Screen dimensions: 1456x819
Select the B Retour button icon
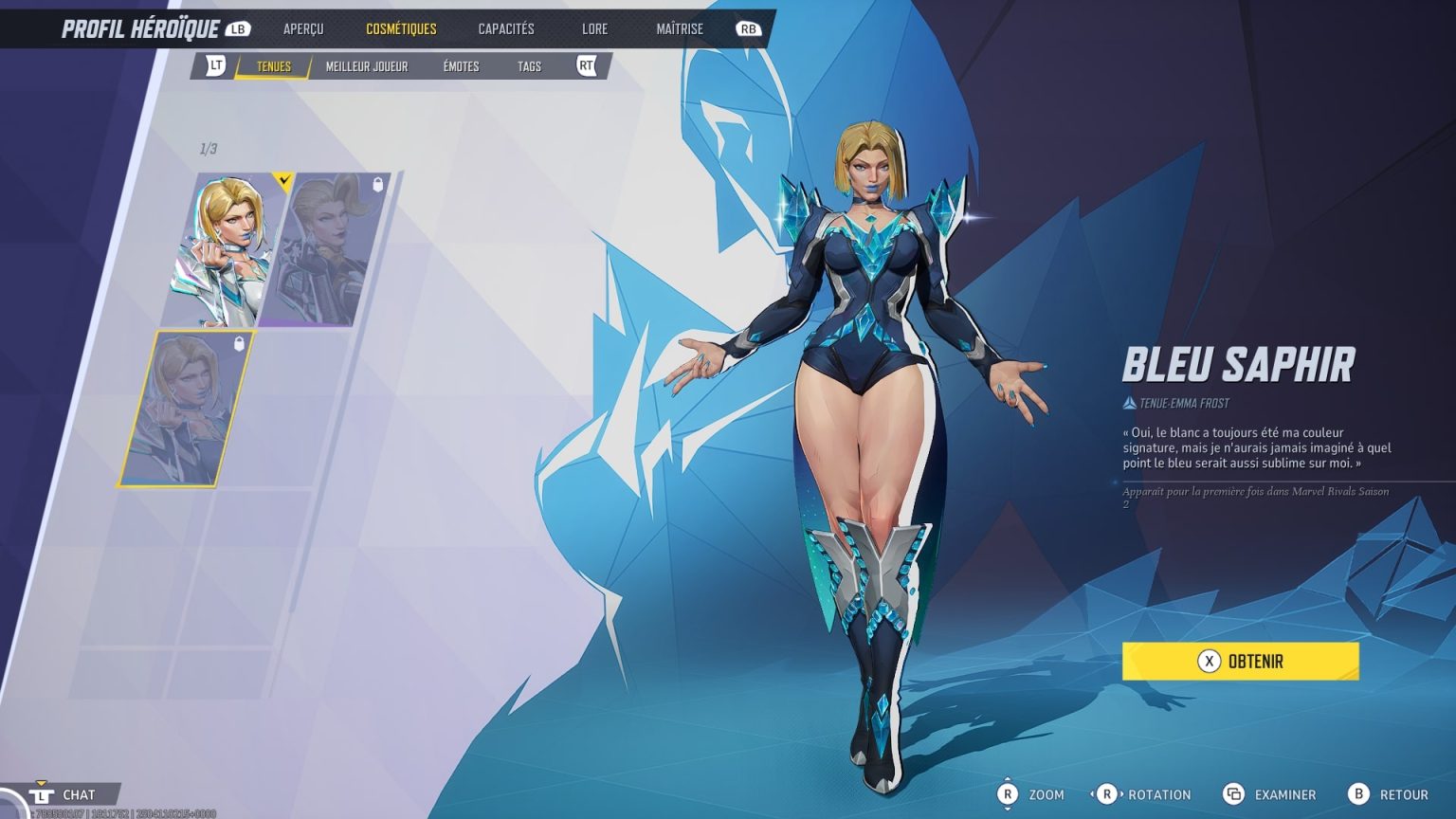pyautogui.click(x=1359, y=794)
